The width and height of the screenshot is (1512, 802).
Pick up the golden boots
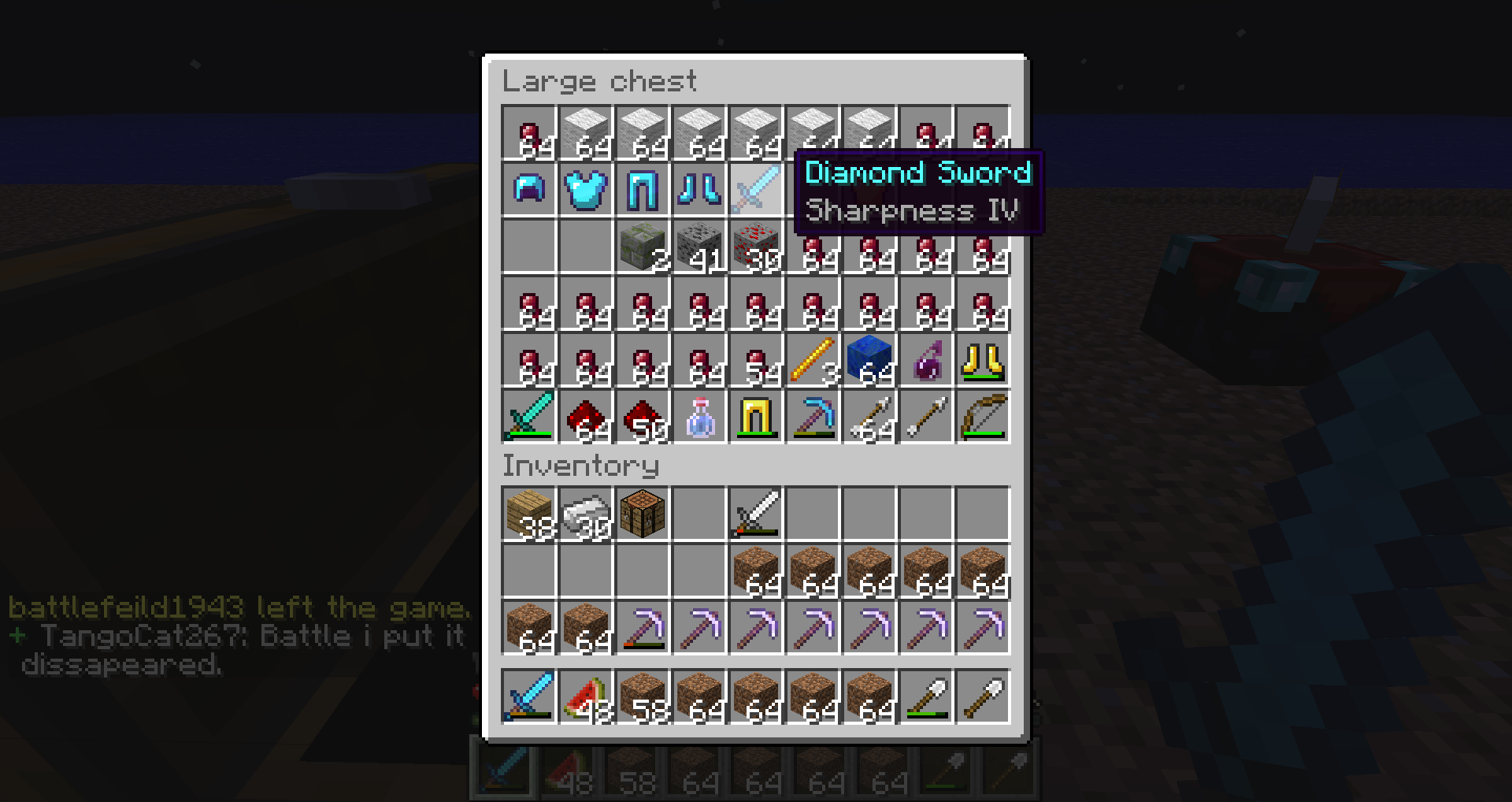983,360
